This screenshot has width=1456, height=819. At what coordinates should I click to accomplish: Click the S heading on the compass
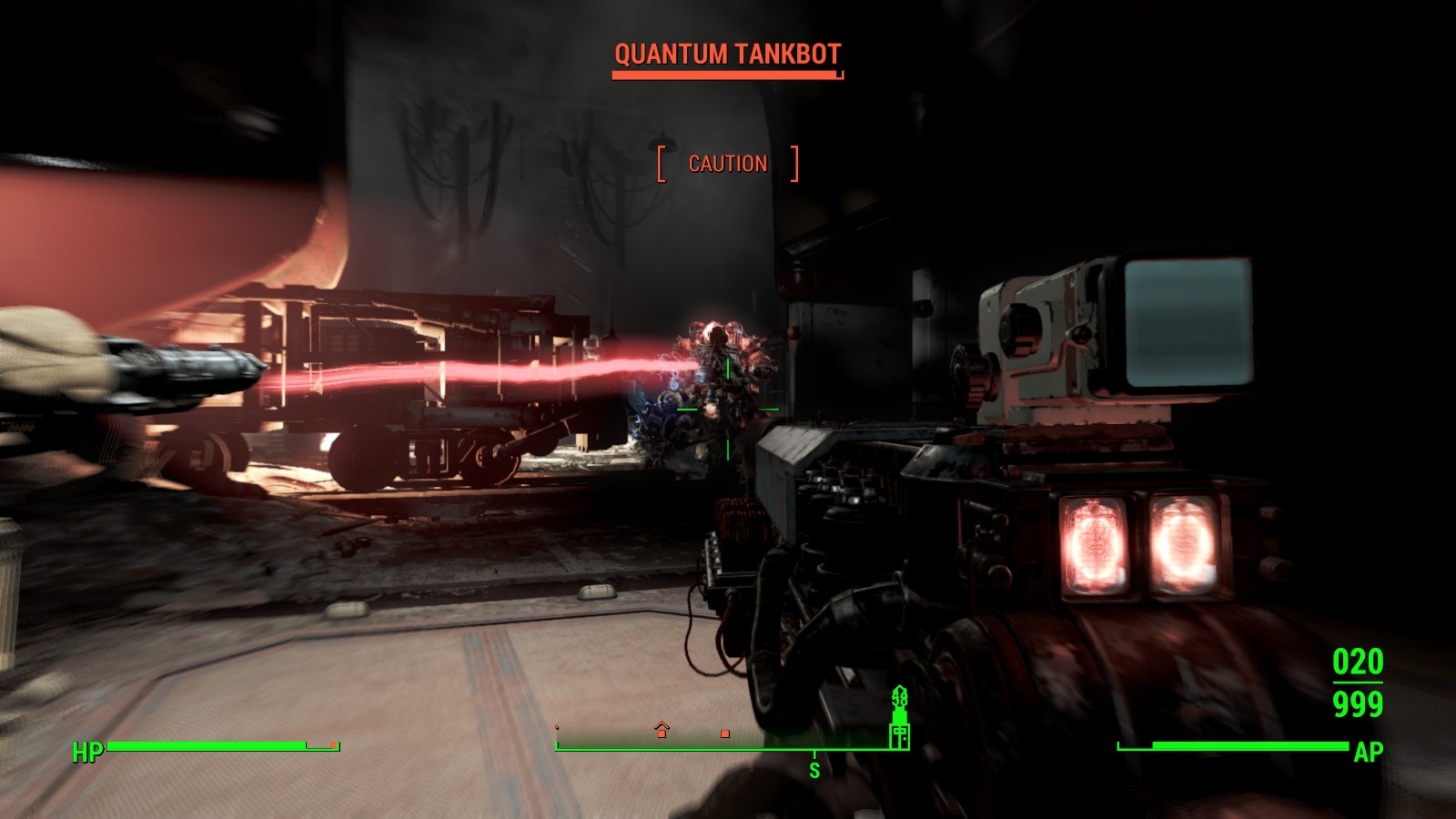(x=814, y=770)
